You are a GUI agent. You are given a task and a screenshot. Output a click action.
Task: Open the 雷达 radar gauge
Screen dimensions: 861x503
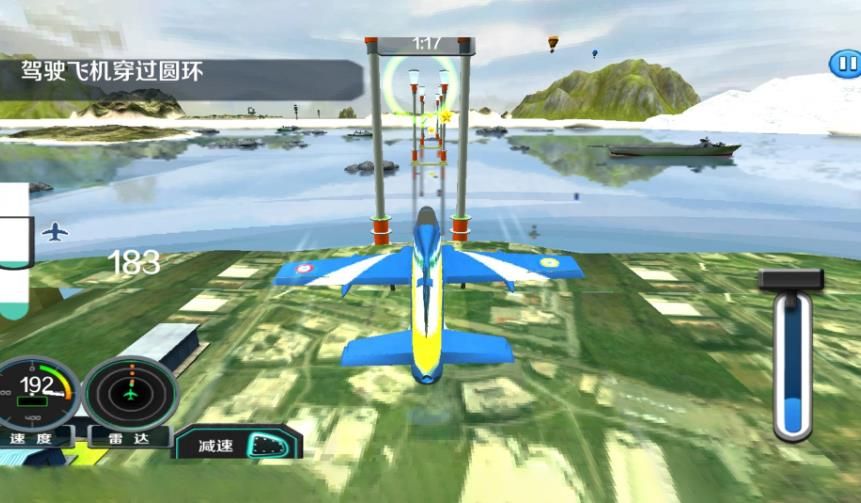point(130,394)
